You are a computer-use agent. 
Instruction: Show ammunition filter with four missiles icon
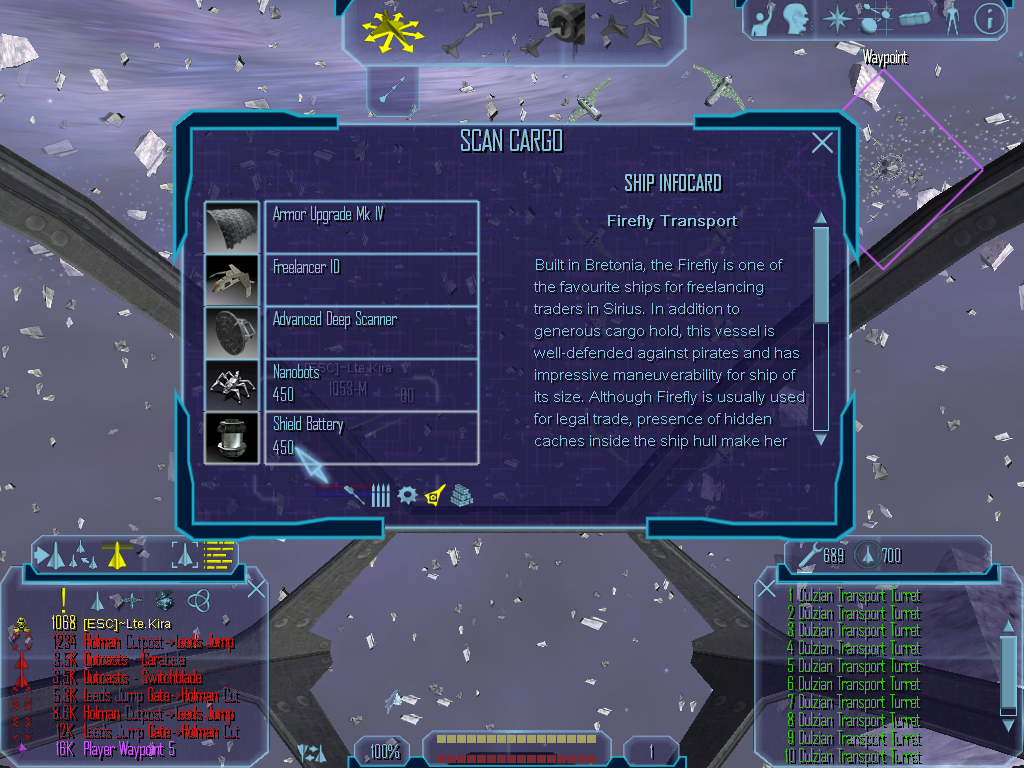point(380,495)
